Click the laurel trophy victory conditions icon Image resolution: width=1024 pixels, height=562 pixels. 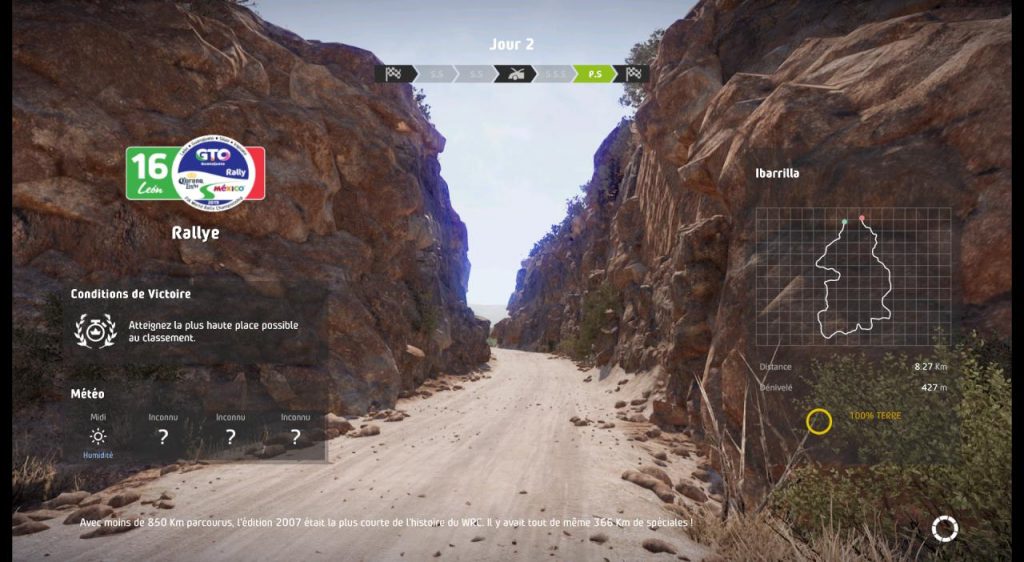pyautogui.click(x=97, y=330)
